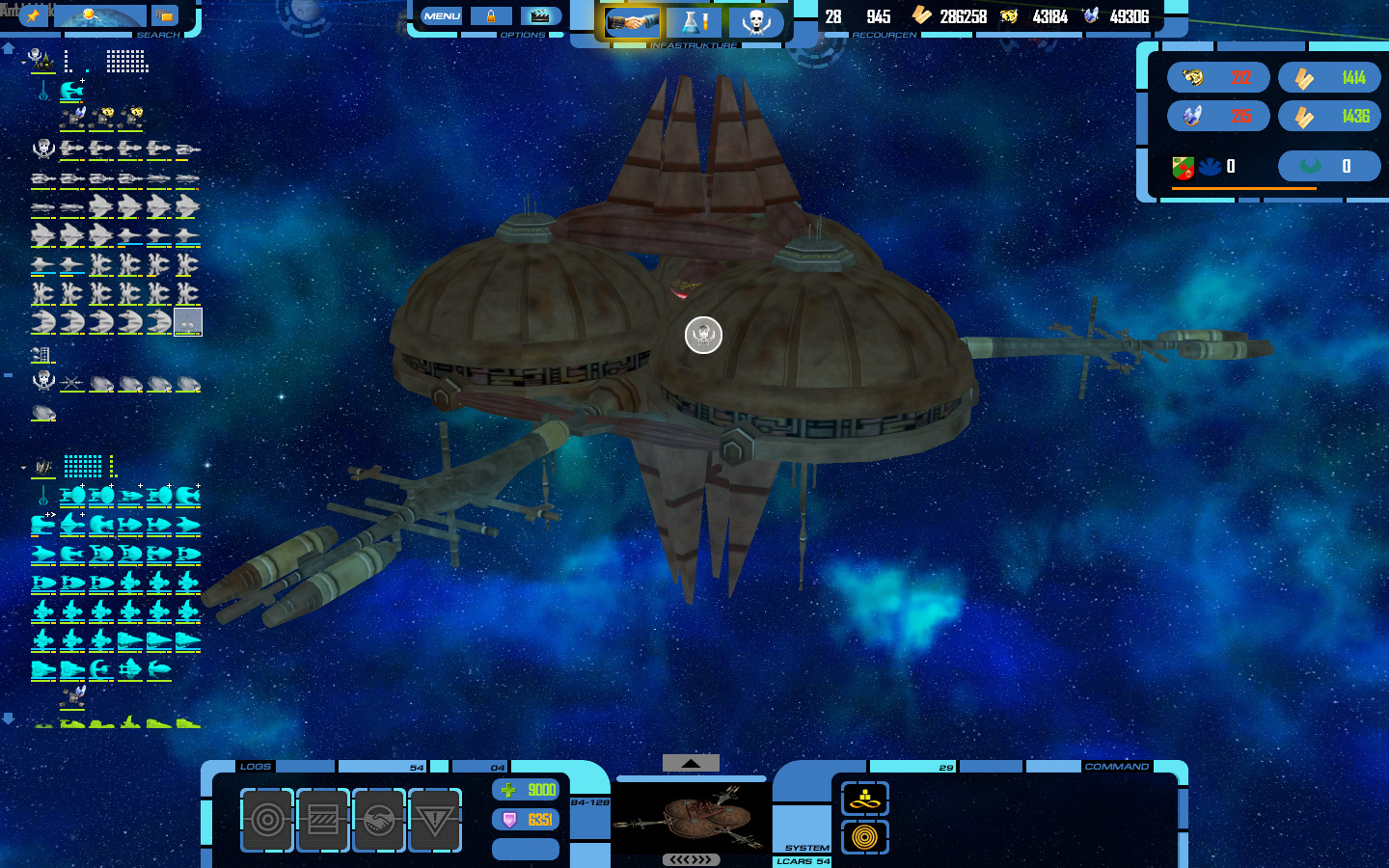The width and height of the screenshot is (1389, 868).
Task: Open the handshake diplomacy panel
Action: tap(632, 21)
